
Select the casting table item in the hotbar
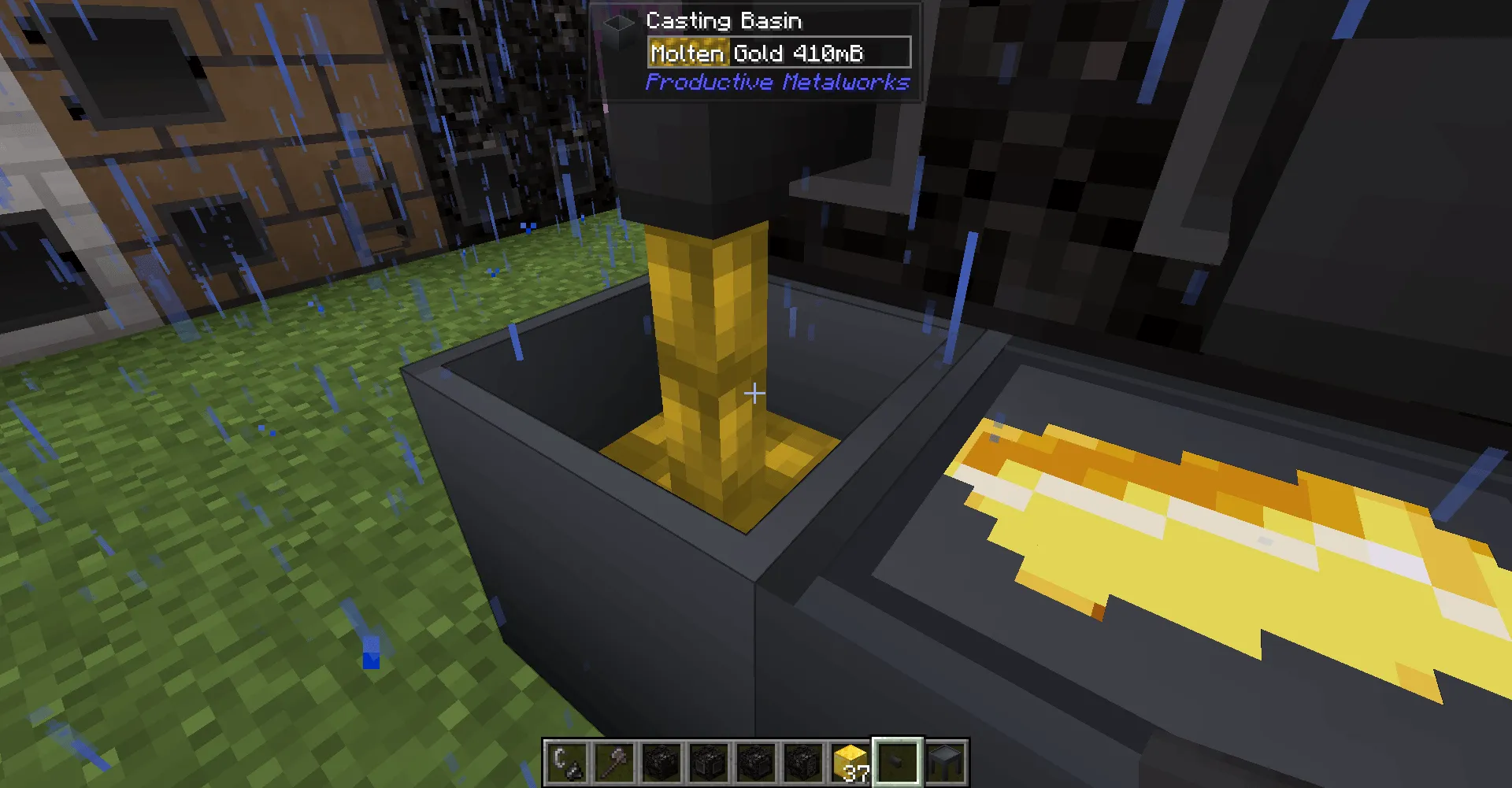pyautogui.click(x=943, y=762)
